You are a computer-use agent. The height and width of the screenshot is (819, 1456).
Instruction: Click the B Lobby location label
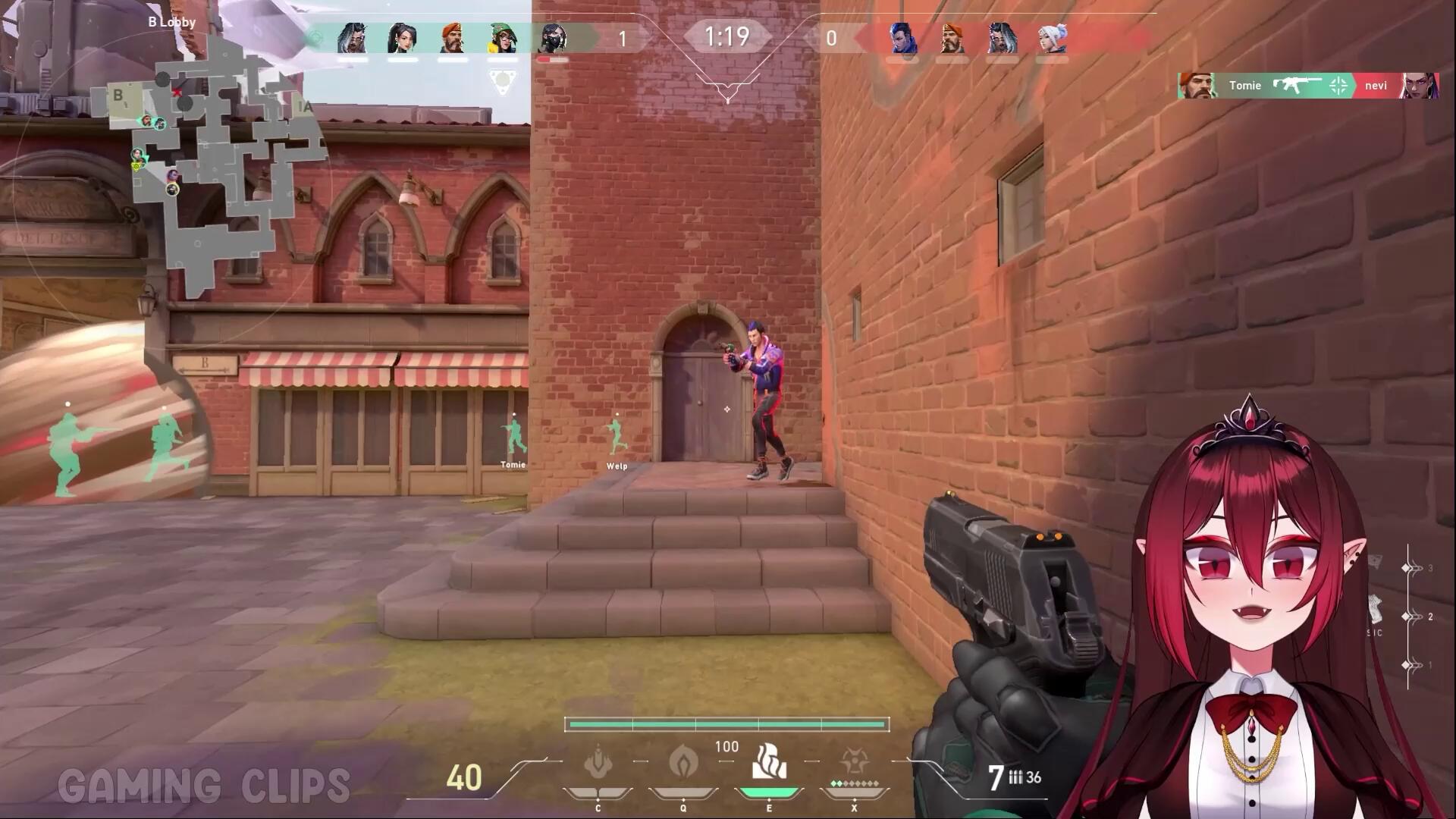pyautogui.click(x=172, y=22)
